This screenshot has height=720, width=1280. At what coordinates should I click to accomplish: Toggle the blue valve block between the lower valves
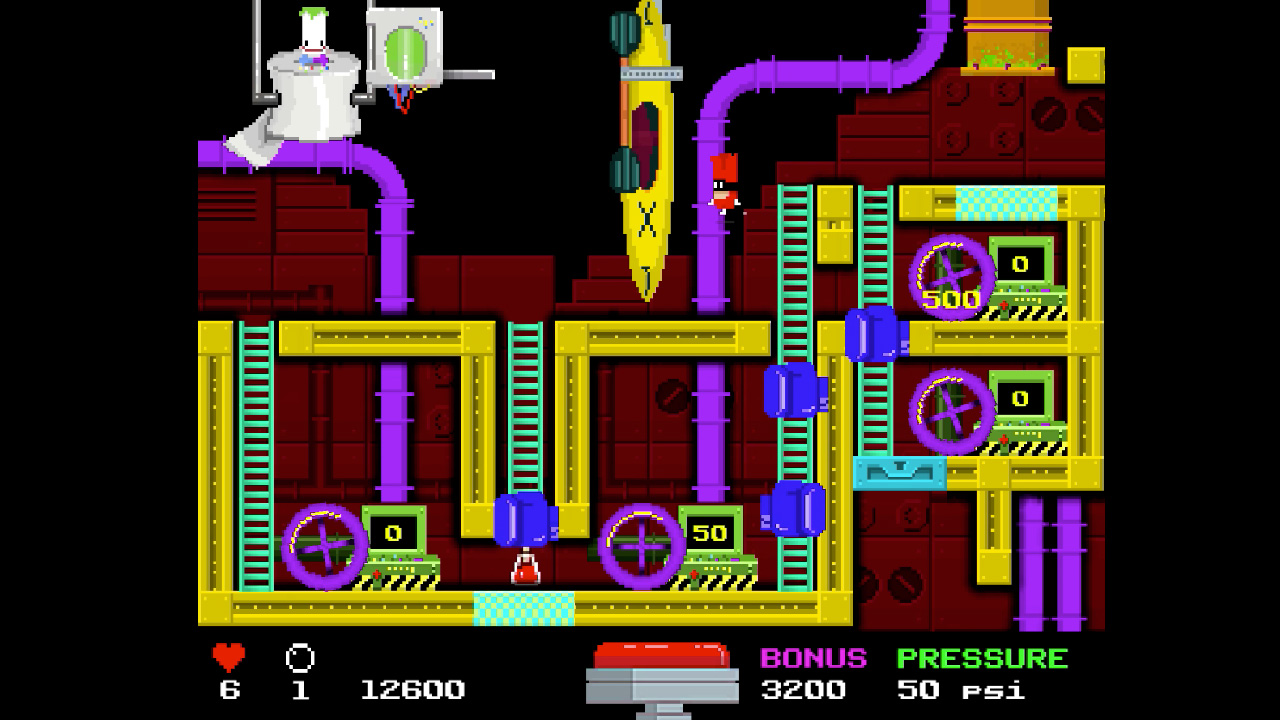point(524,522)
